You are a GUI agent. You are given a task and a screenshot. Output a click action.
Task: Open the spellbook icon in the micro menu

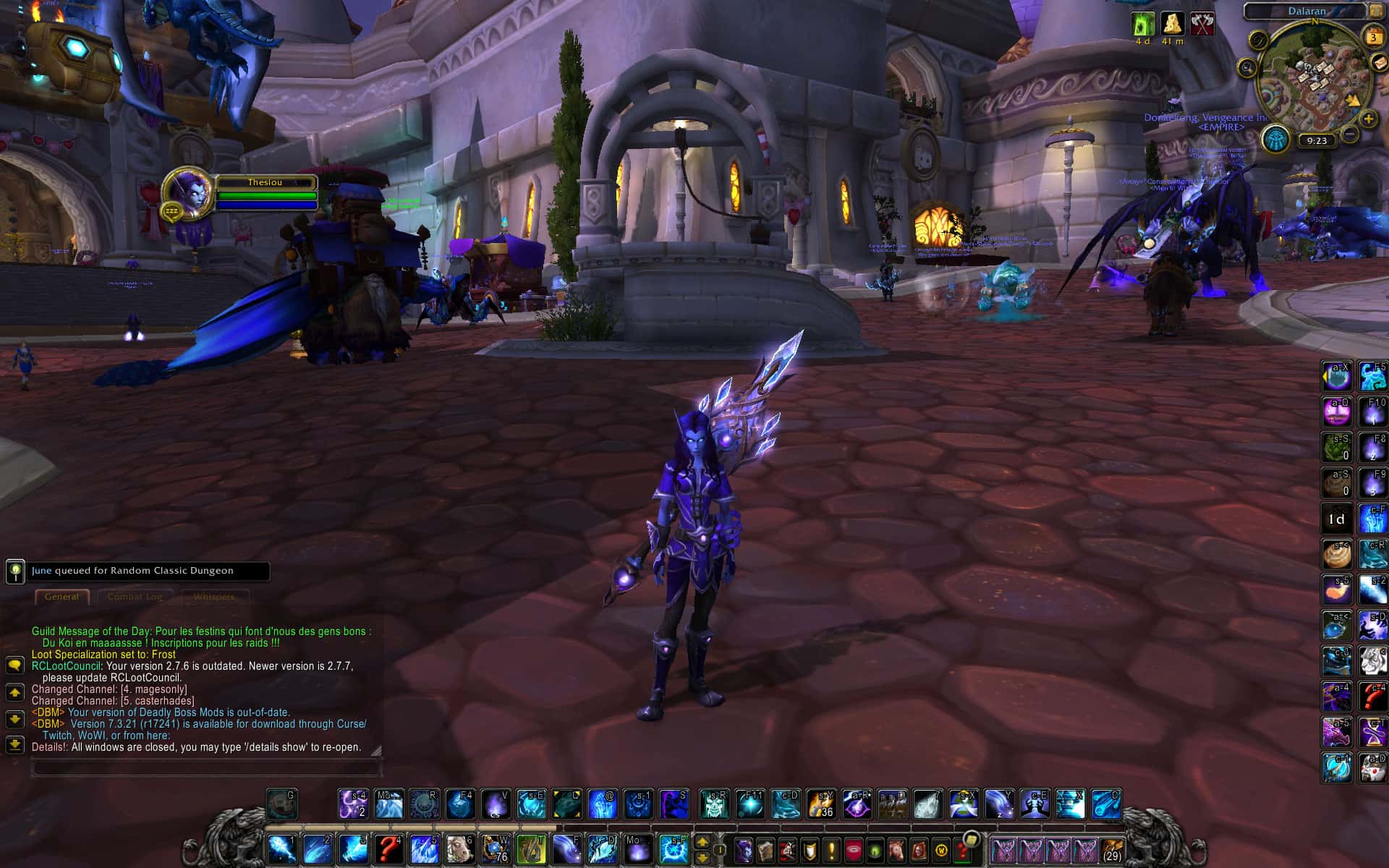(765, 850)
